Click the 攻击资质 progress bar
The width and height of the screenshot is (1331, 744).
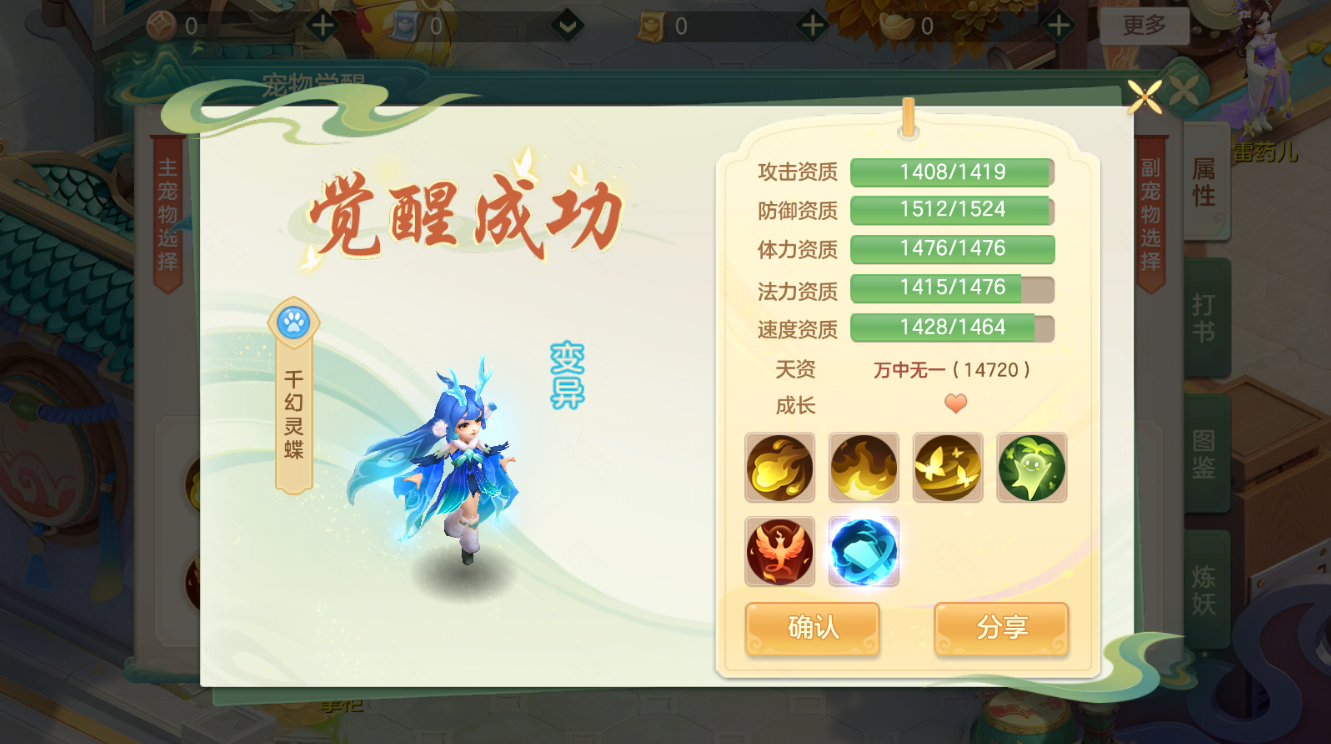tap(951, 172)
